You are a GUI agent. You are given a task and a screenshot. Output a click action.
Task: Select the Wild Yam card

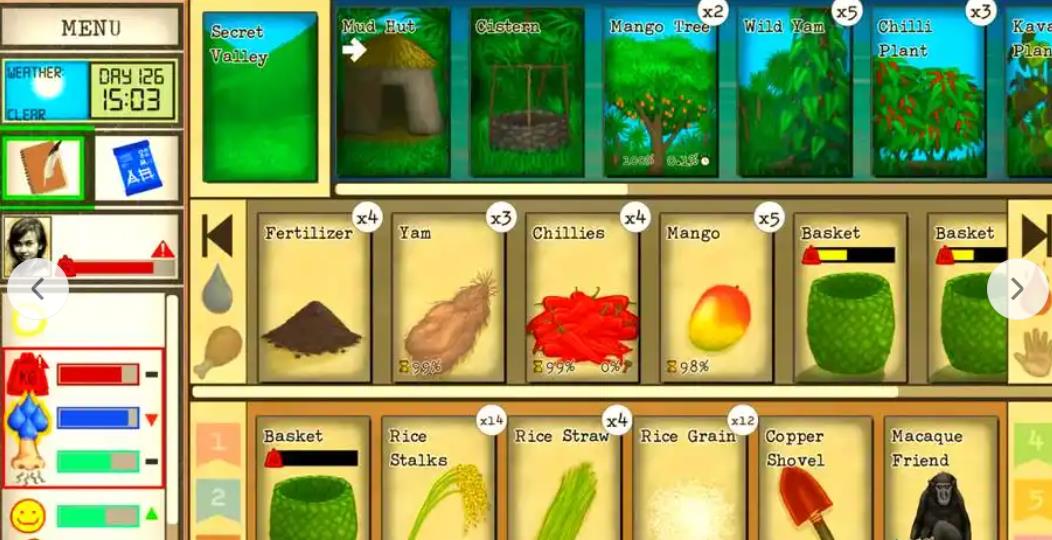(796, 93)
